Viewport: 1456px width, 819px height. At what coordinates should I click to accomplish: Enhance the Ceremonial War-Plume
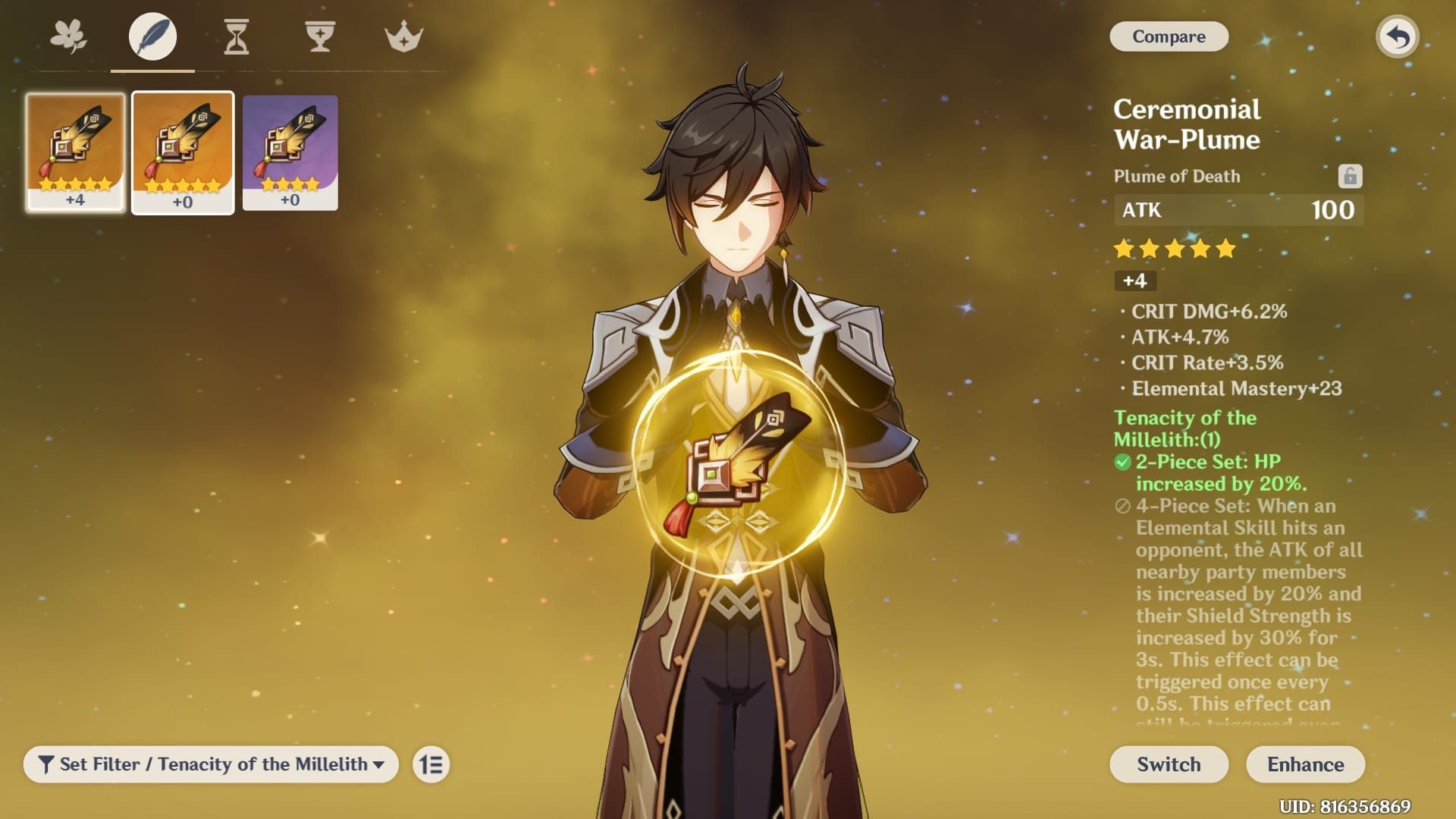[1305, 764]
